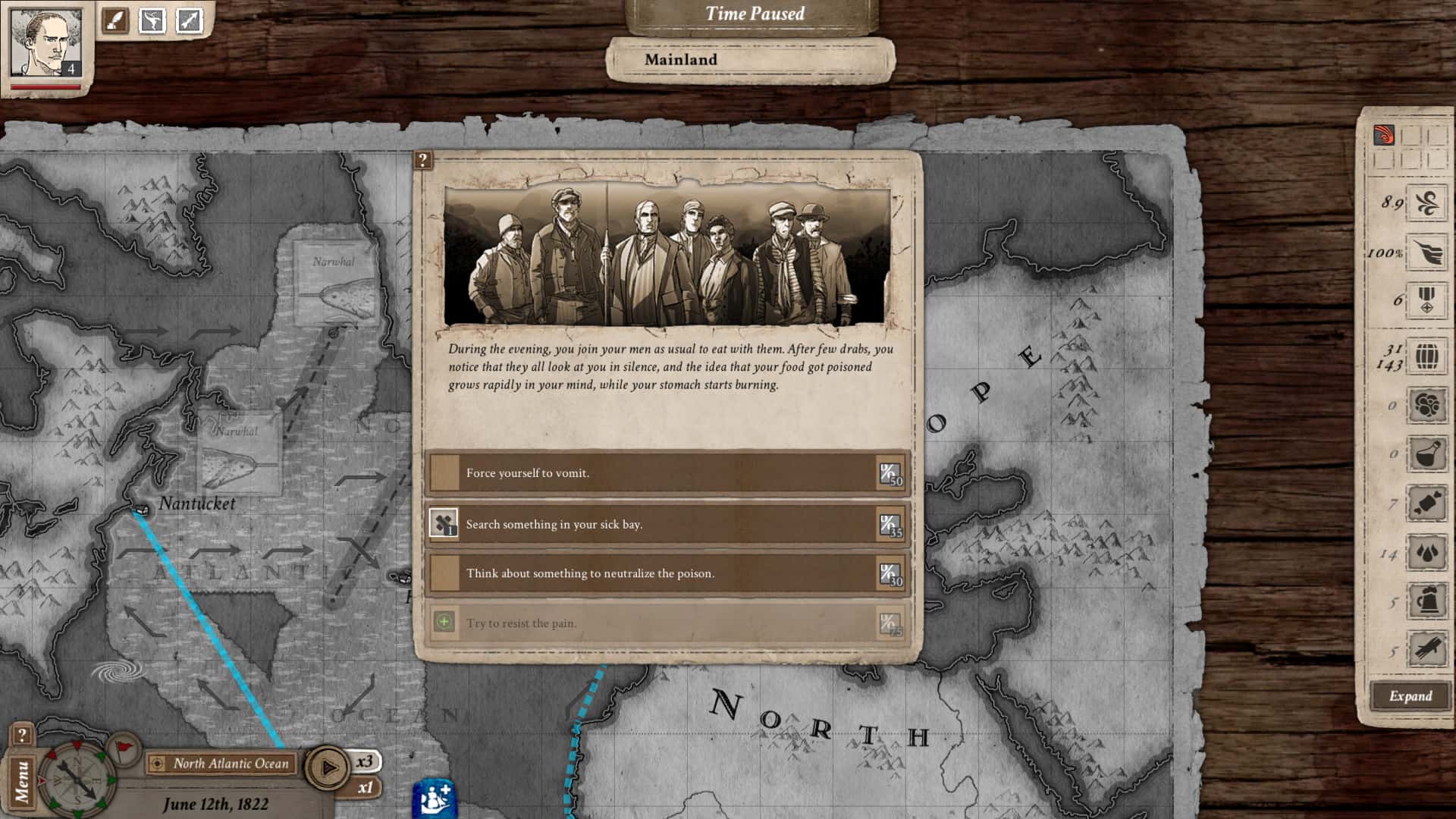The width and height of the screenshot is (1456, 819).
Task: Open the North Atlantic Ocean region selector
Action: 222,764
